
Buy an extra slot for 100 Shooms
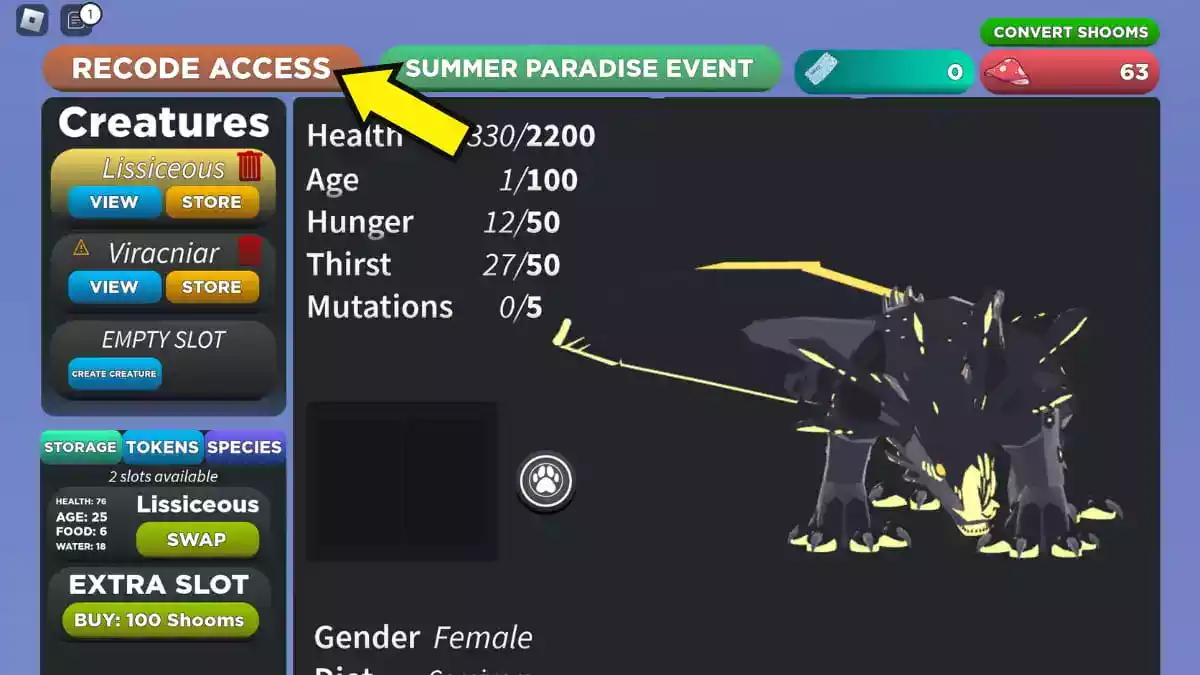click(x=159, y=620)
